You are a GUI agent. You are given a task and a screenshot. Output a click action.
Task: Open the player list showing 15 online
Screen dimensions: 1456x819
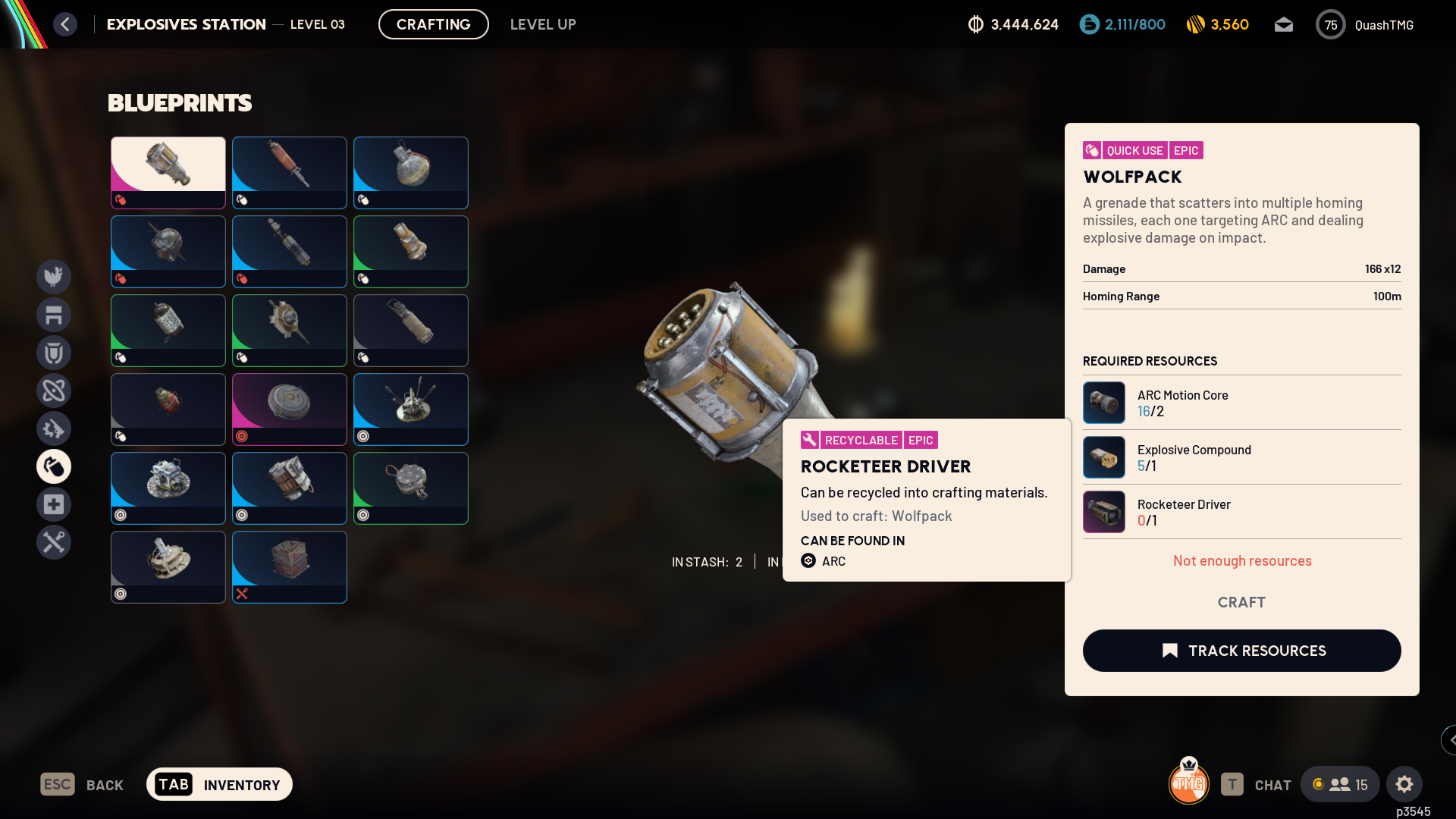tap(1339, 784)
